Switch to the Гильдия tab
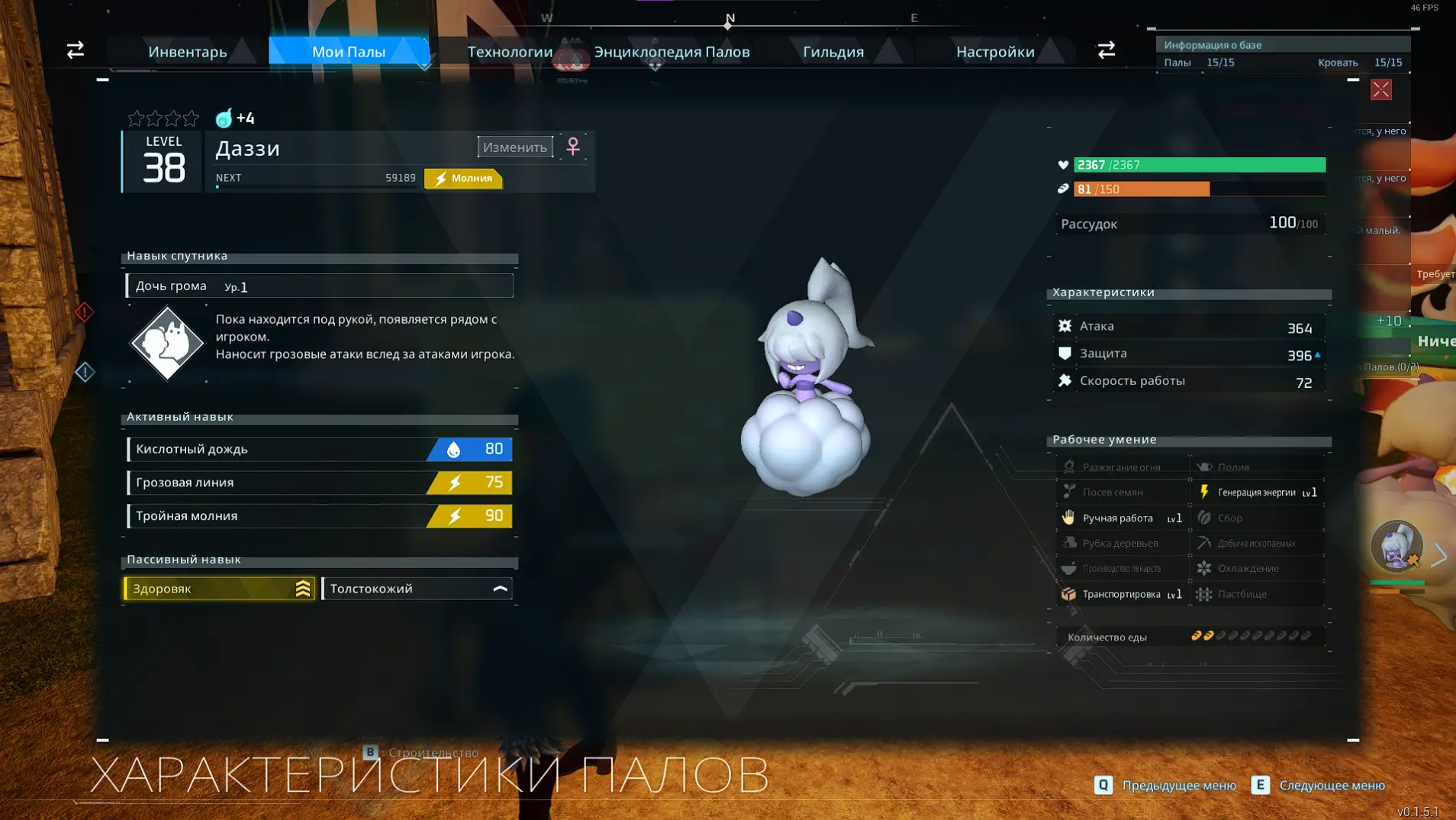 tap(833, 52)
